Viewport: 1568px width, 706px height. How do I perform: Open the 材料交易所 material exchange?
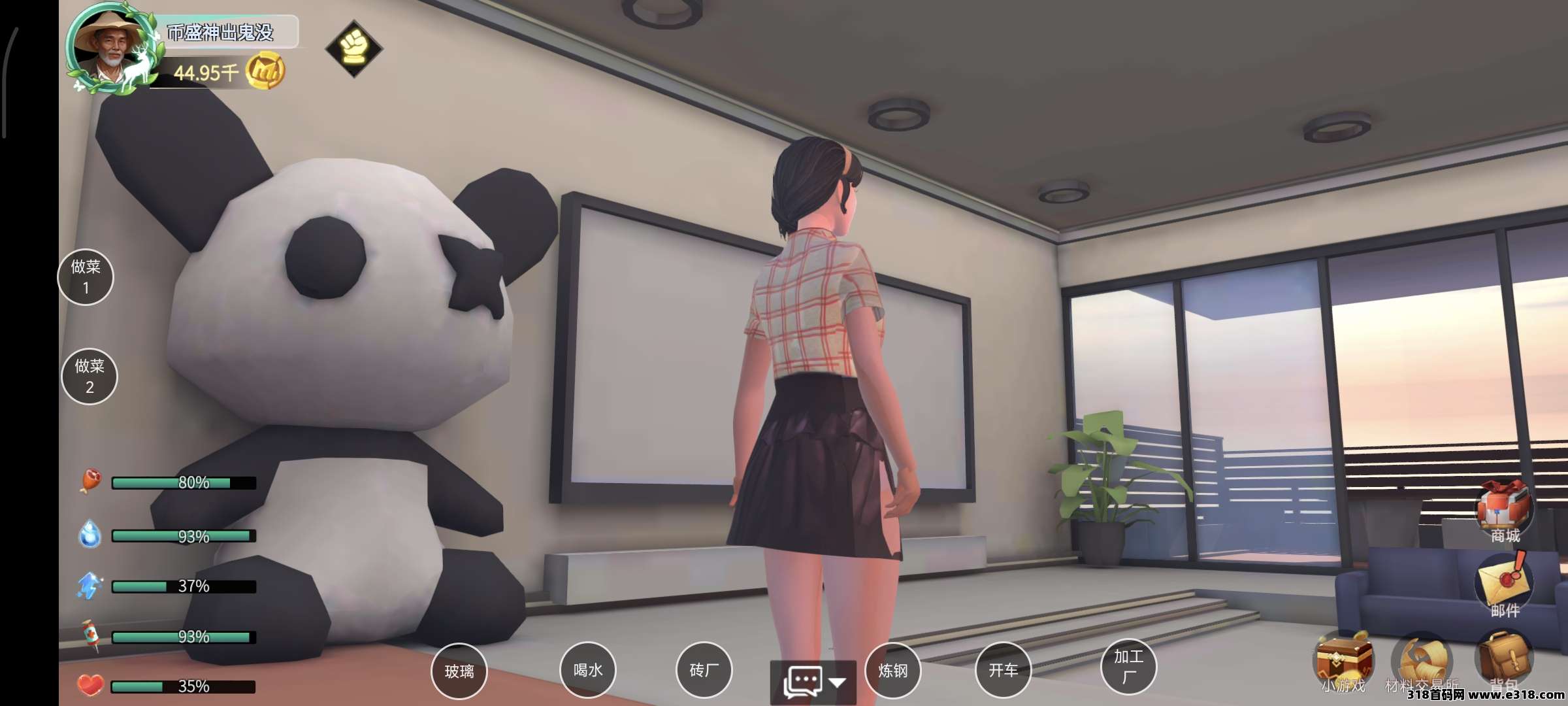1422,662
